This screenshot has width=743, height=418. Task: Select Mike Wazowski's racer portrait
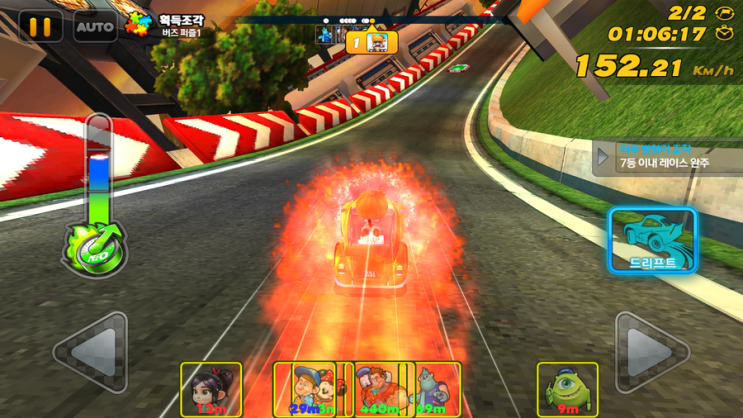[x=567, y=389]
